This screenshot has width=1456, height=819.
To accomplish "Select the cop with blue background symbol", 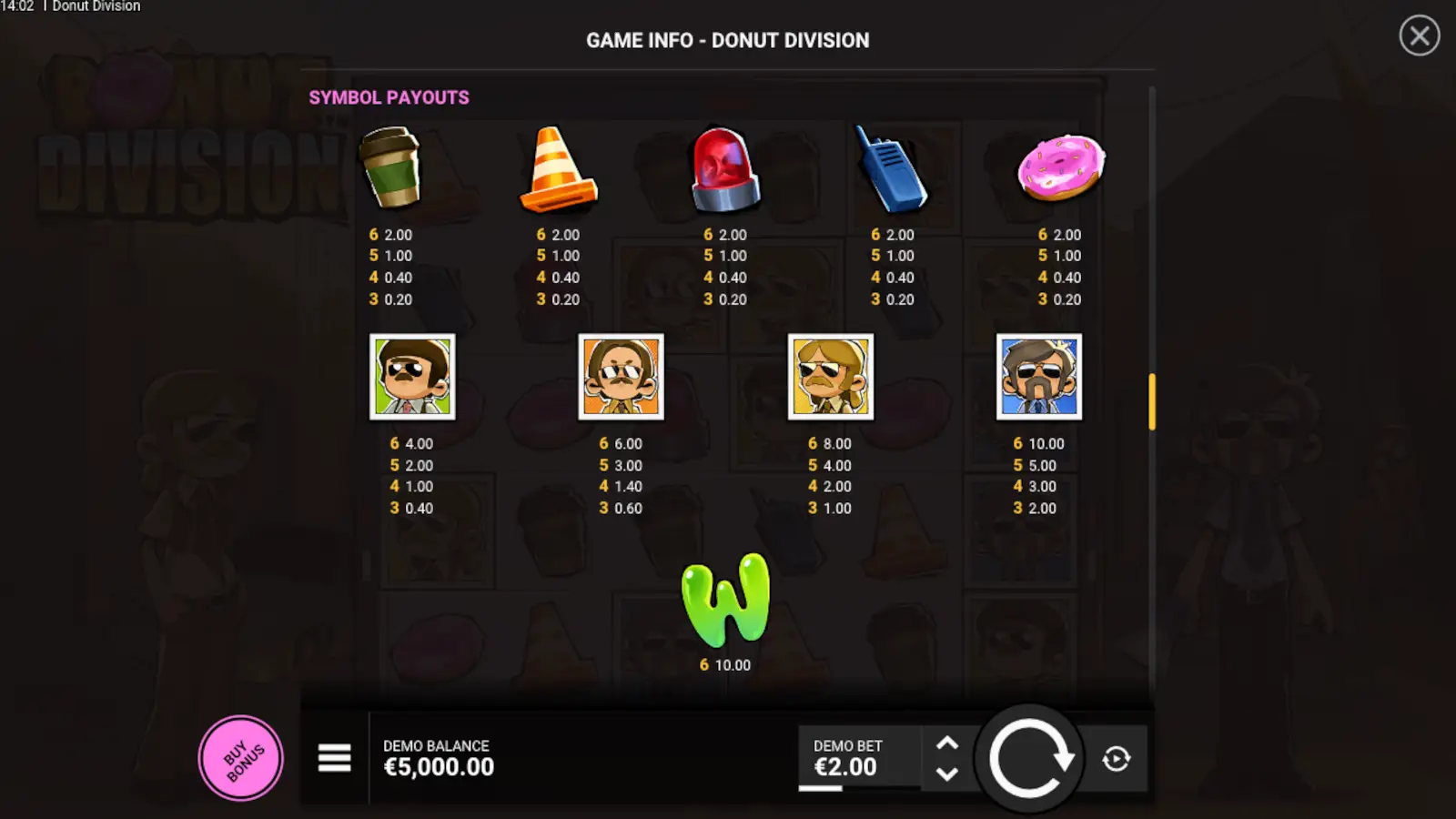I will tap(1038, 377).
